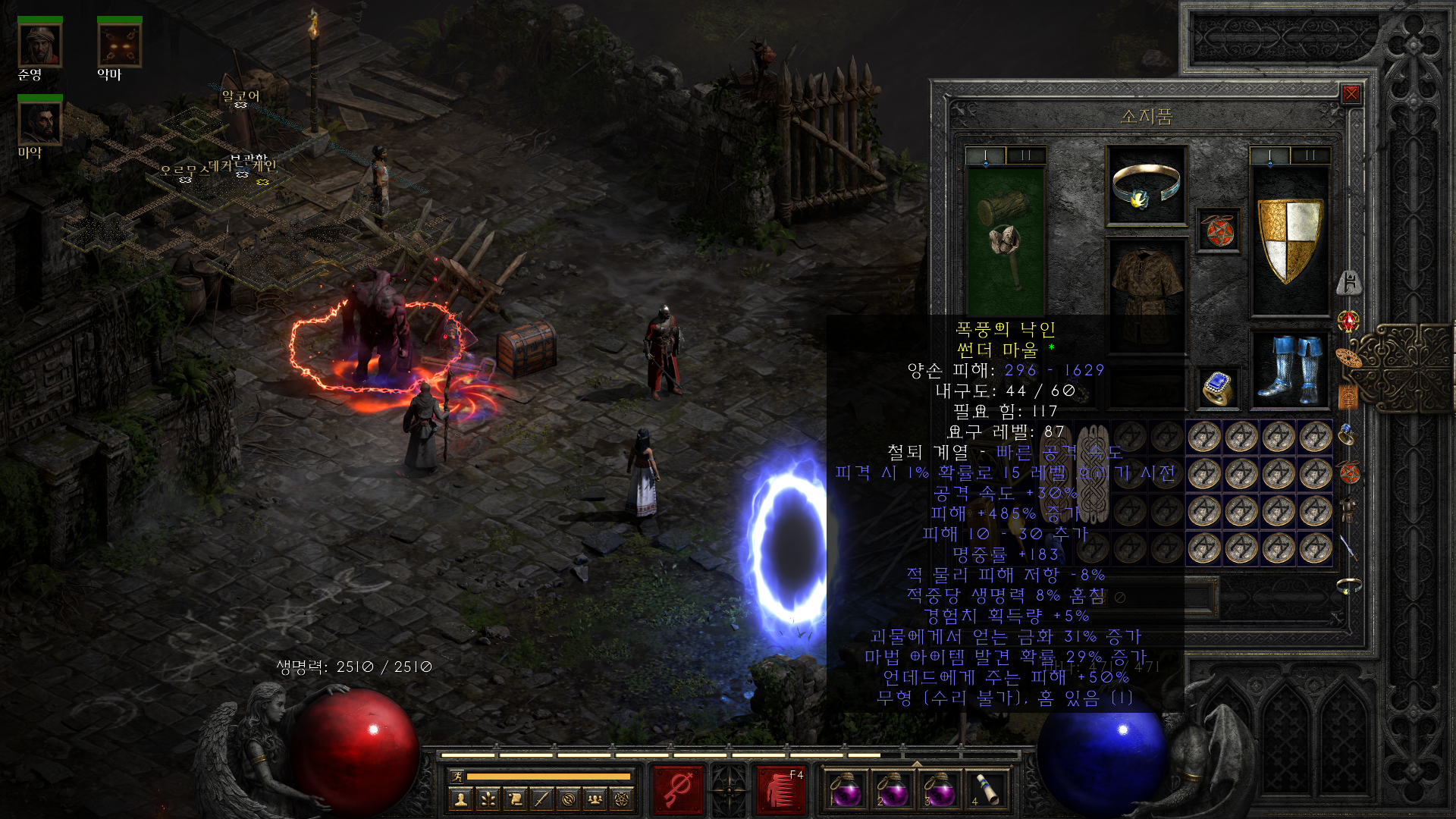Select the 악마 demon portrait

click(x=120, y=45)
